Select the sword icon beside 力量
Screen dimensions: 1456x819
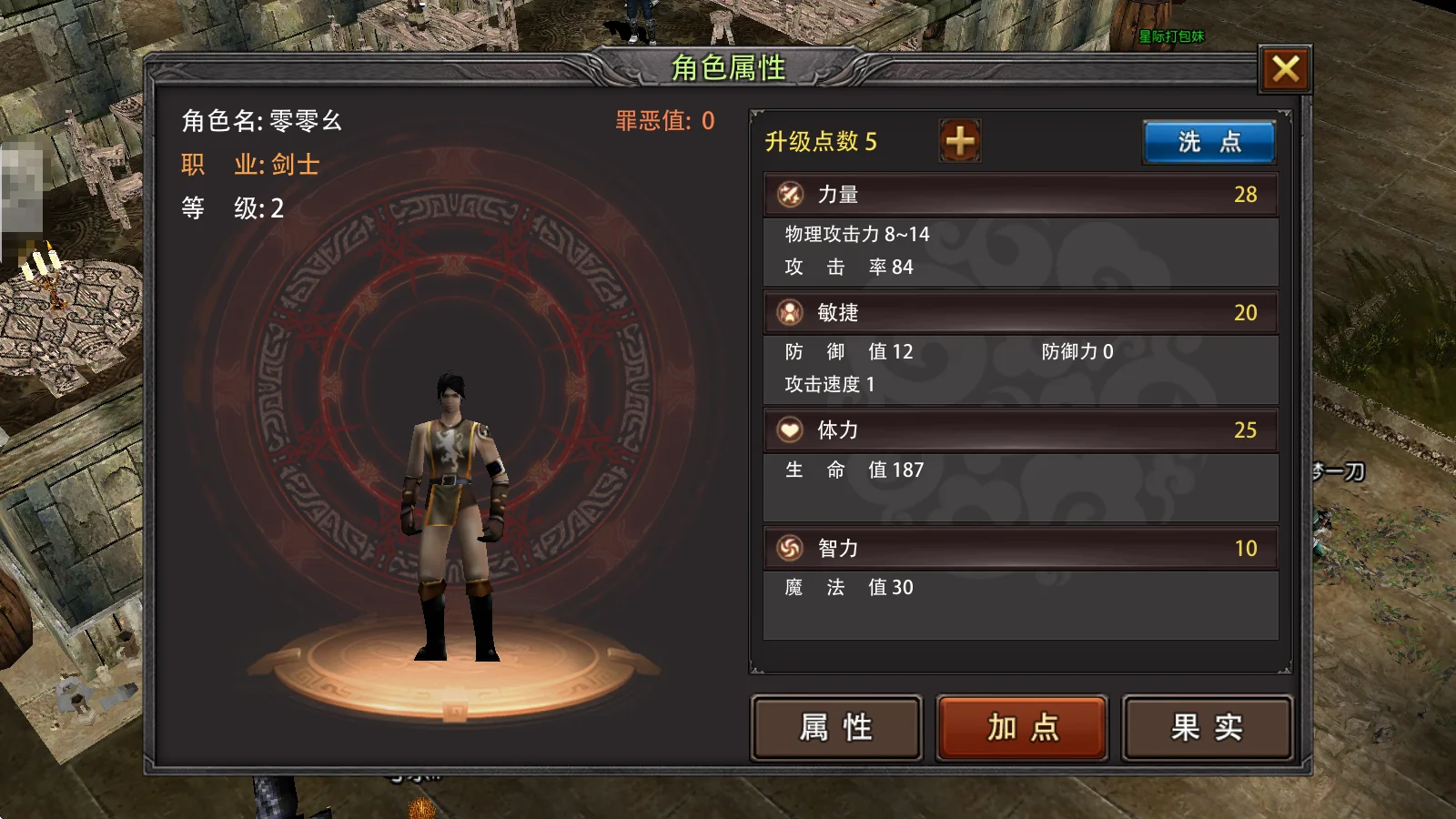(788, 194)
